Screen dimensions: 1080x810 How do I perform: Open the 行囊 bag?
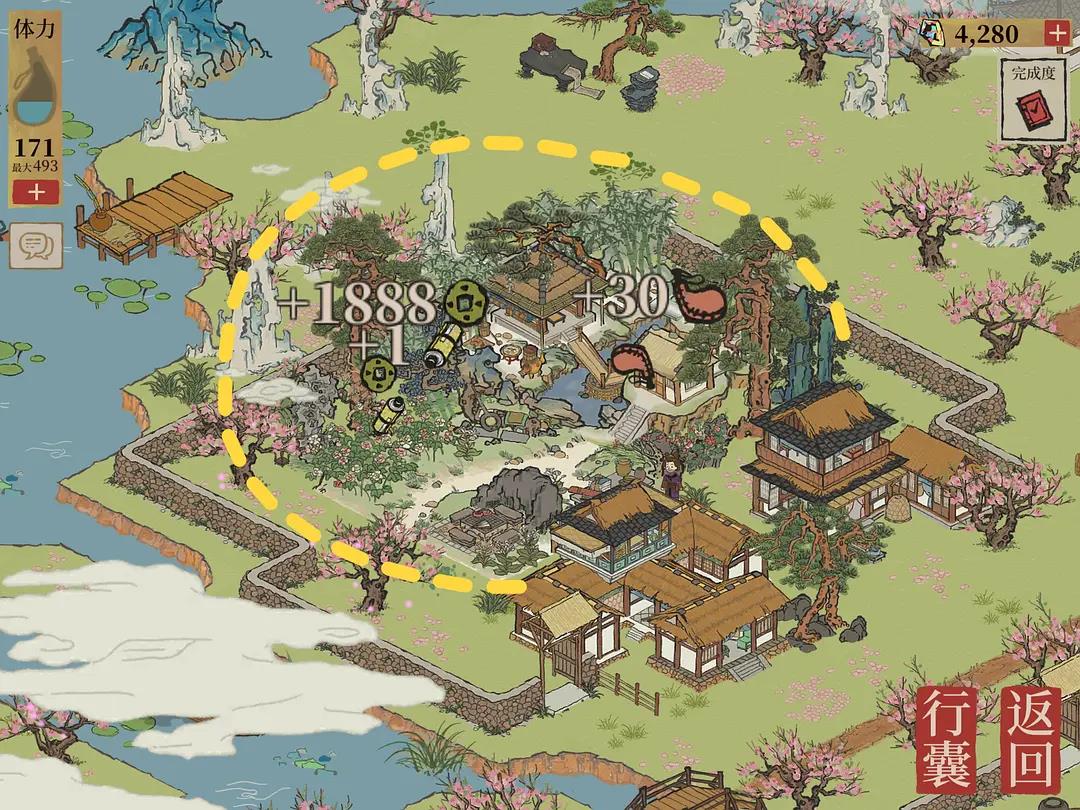click(x=947, y=738)
